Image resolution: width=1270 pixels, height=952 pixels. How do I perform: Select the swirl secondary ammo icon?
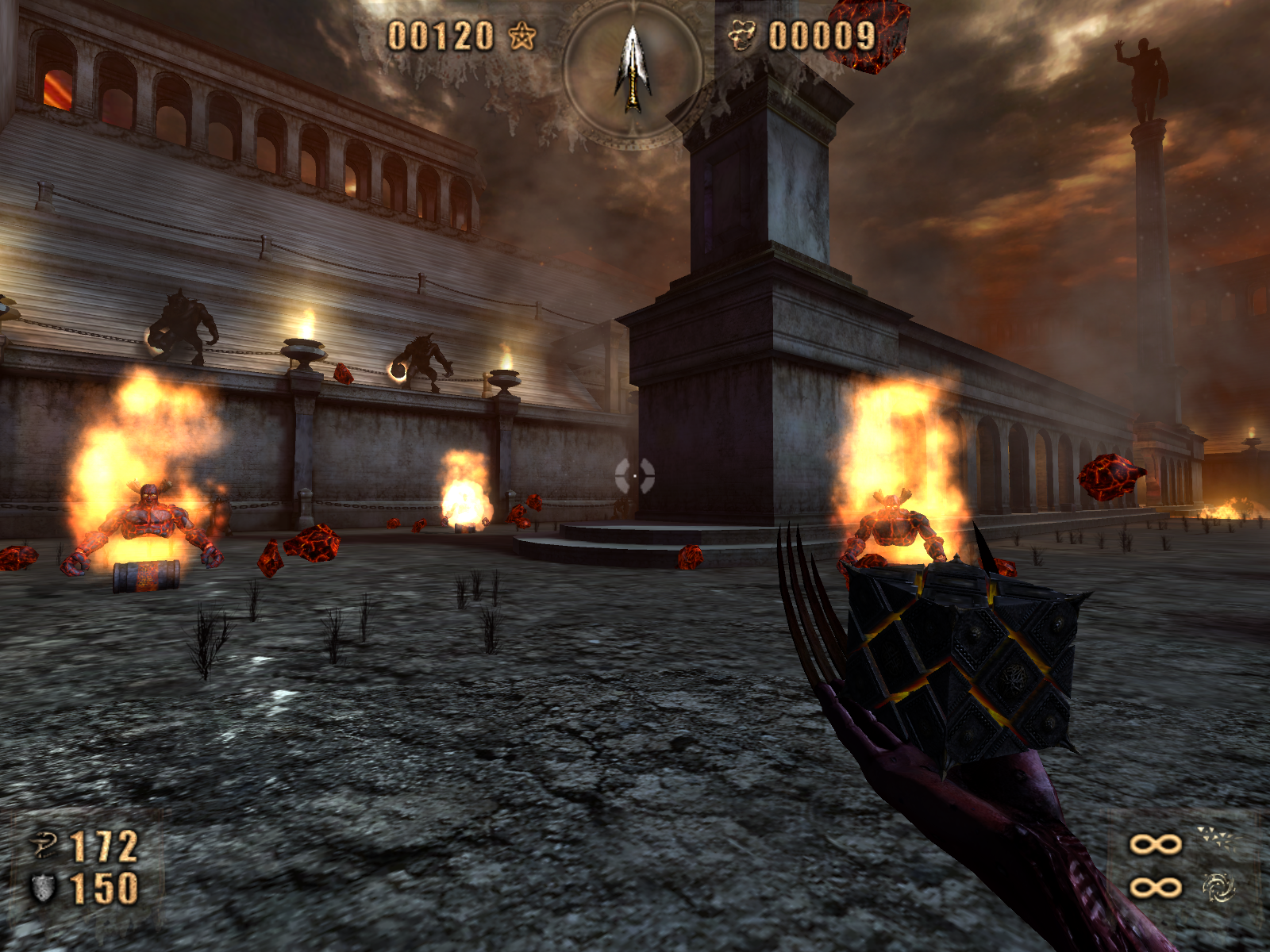click(1218, 887)
